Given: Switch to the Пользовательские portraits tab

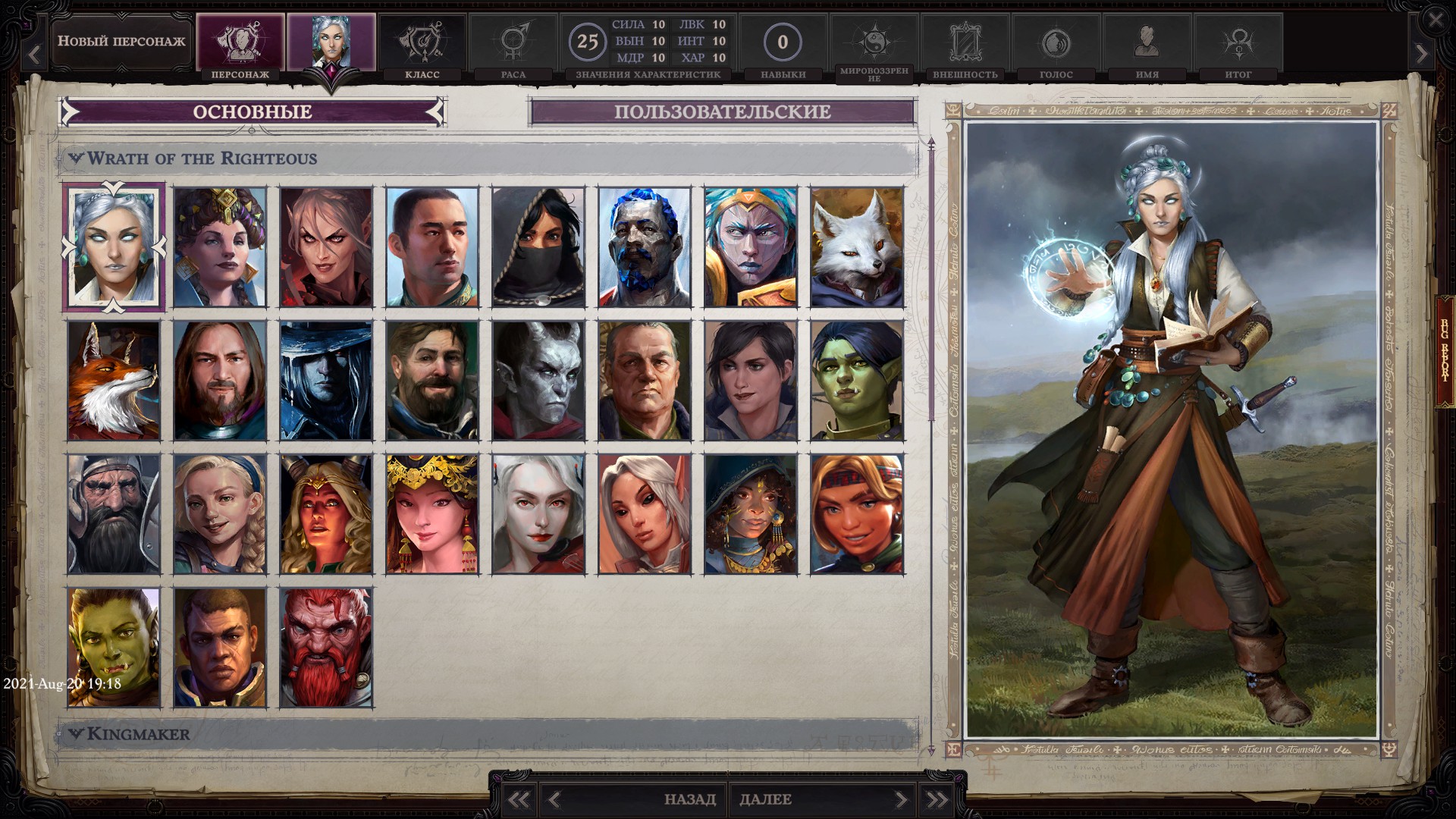Looking at the screenshot, I should (x=722, y=112).
